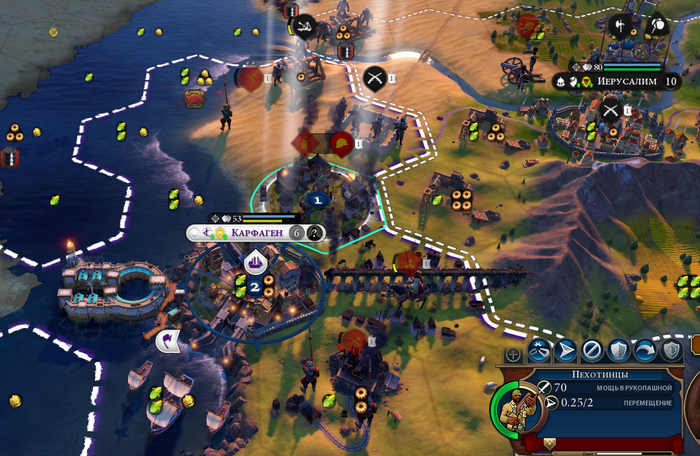700x456 pixels.
Task: Open the Jerusalem city banner
Action: coord(612,81)
